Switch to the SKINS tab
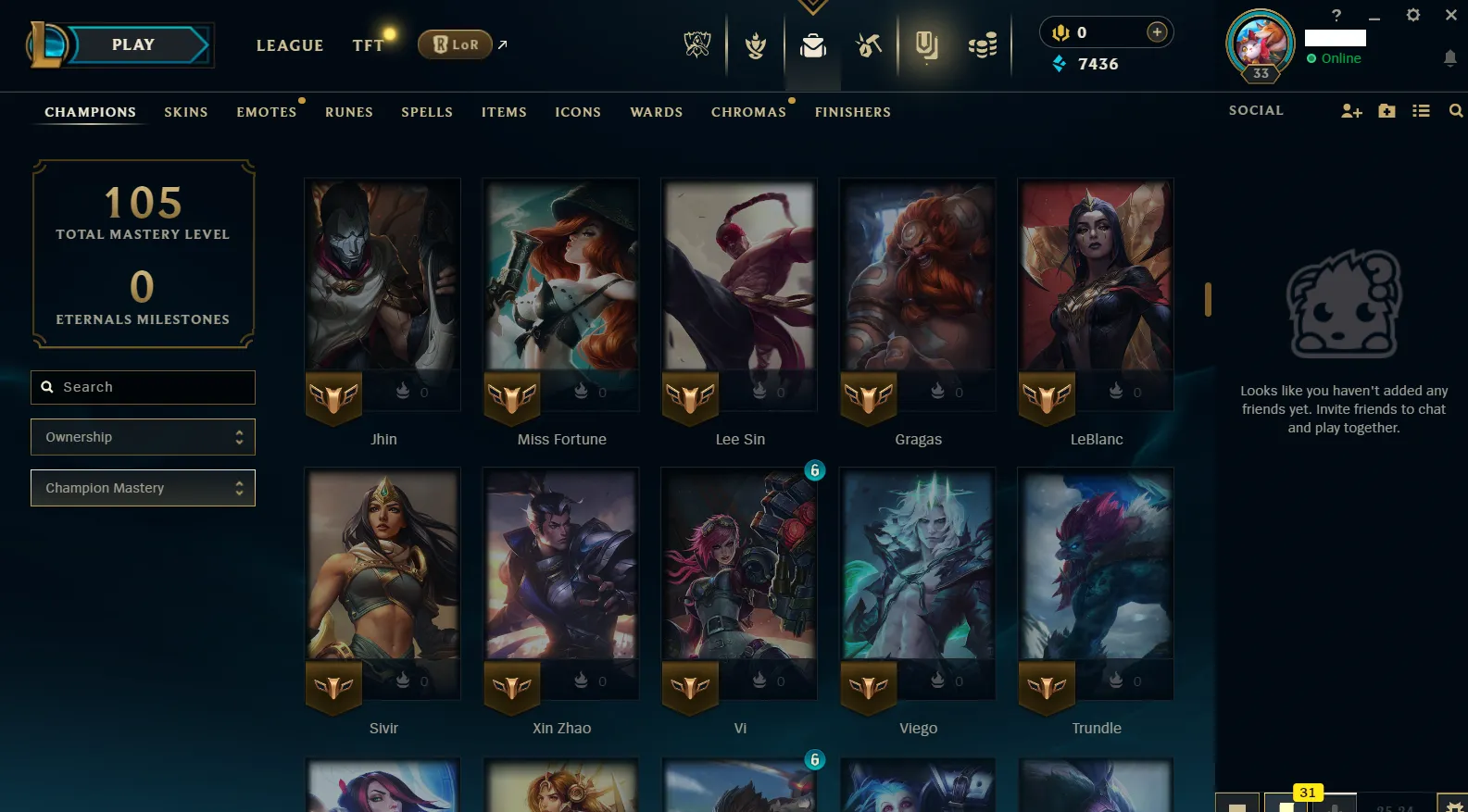Screen dimensions: 1468x812 click(x=185, y=112)
